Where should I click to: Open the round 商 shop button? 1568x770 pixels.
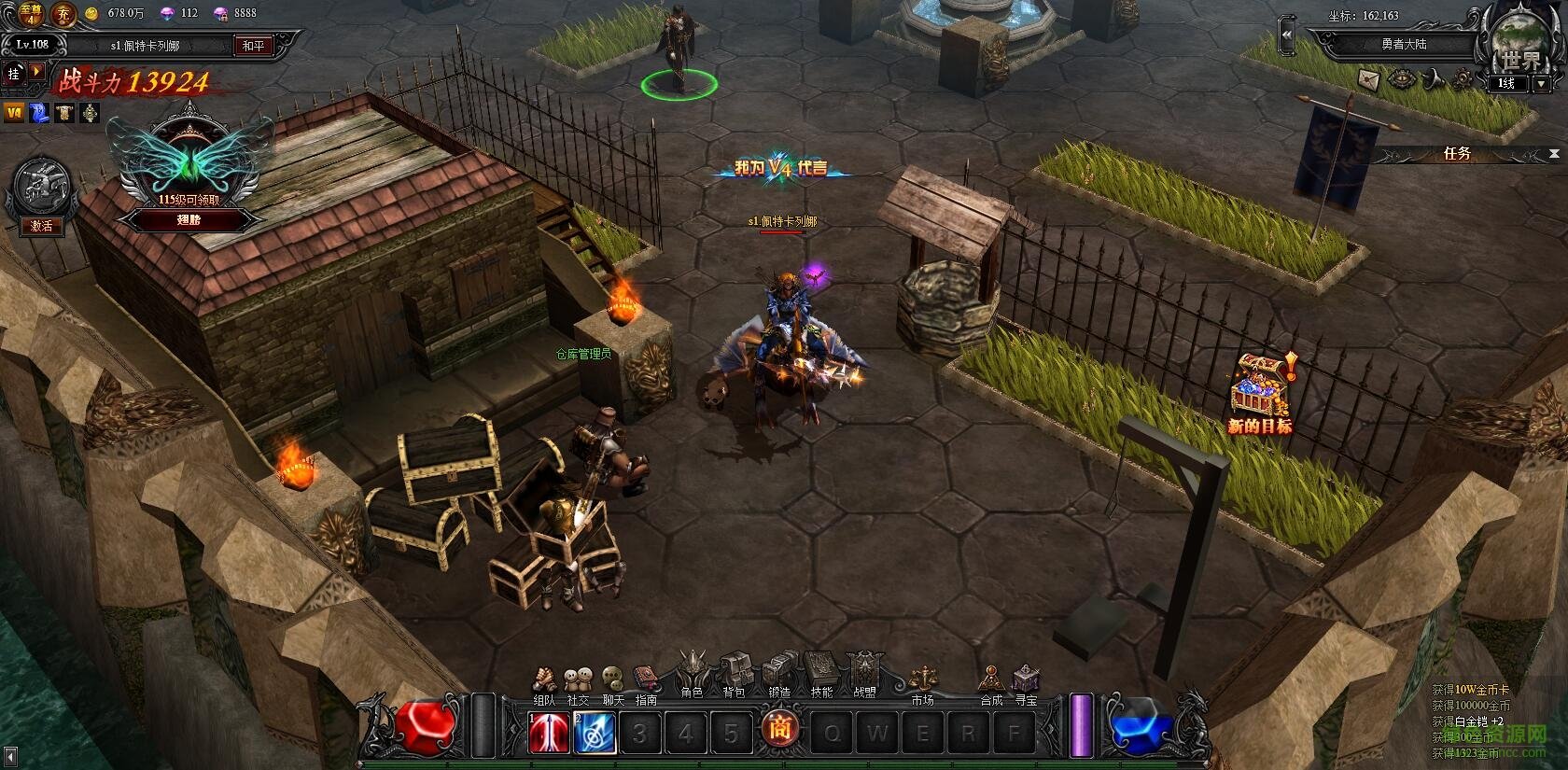[x=778, y=729]
